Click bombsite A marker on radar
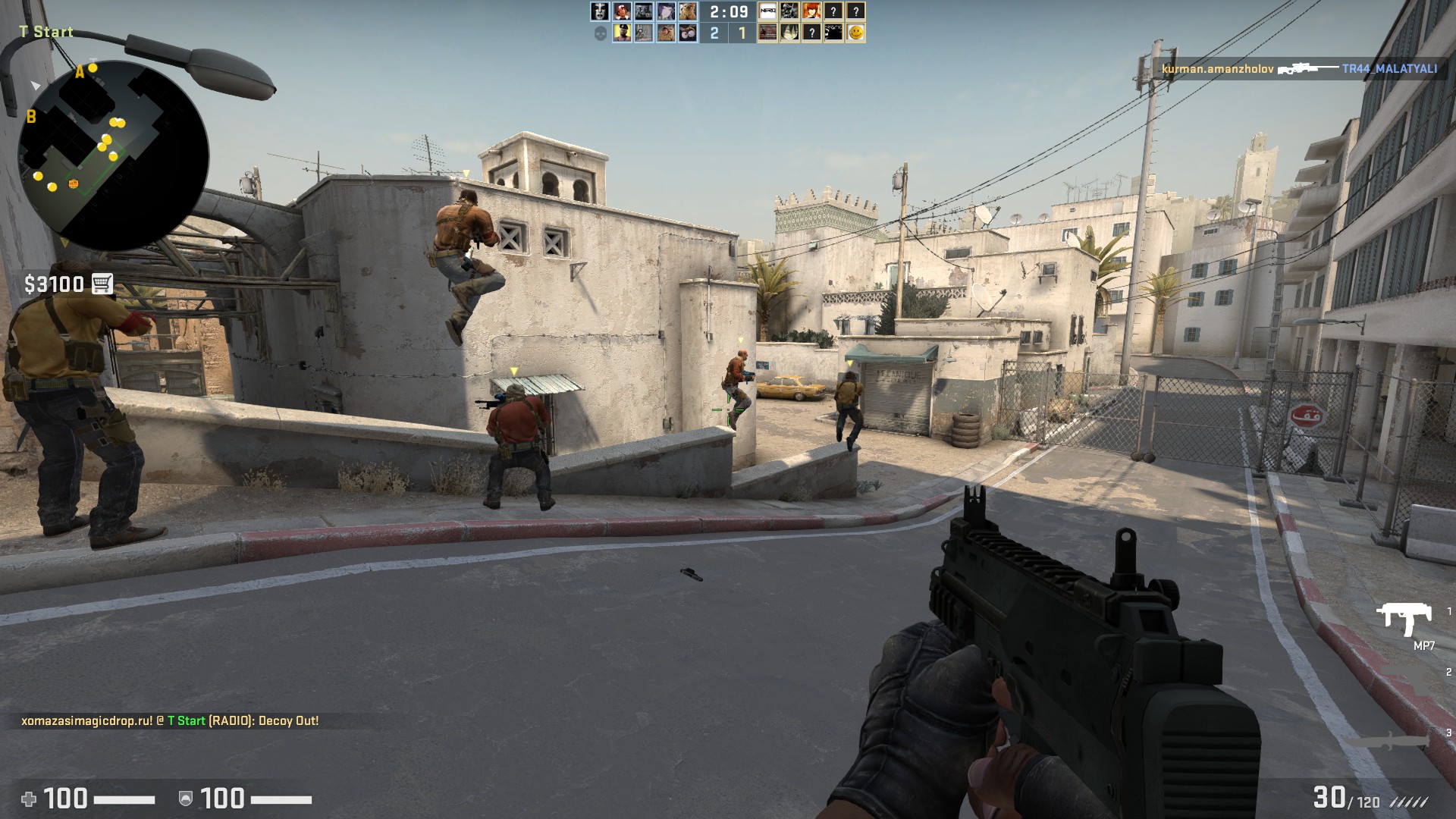This screenshot has width=1456, height=819. (x=80, y=72)
